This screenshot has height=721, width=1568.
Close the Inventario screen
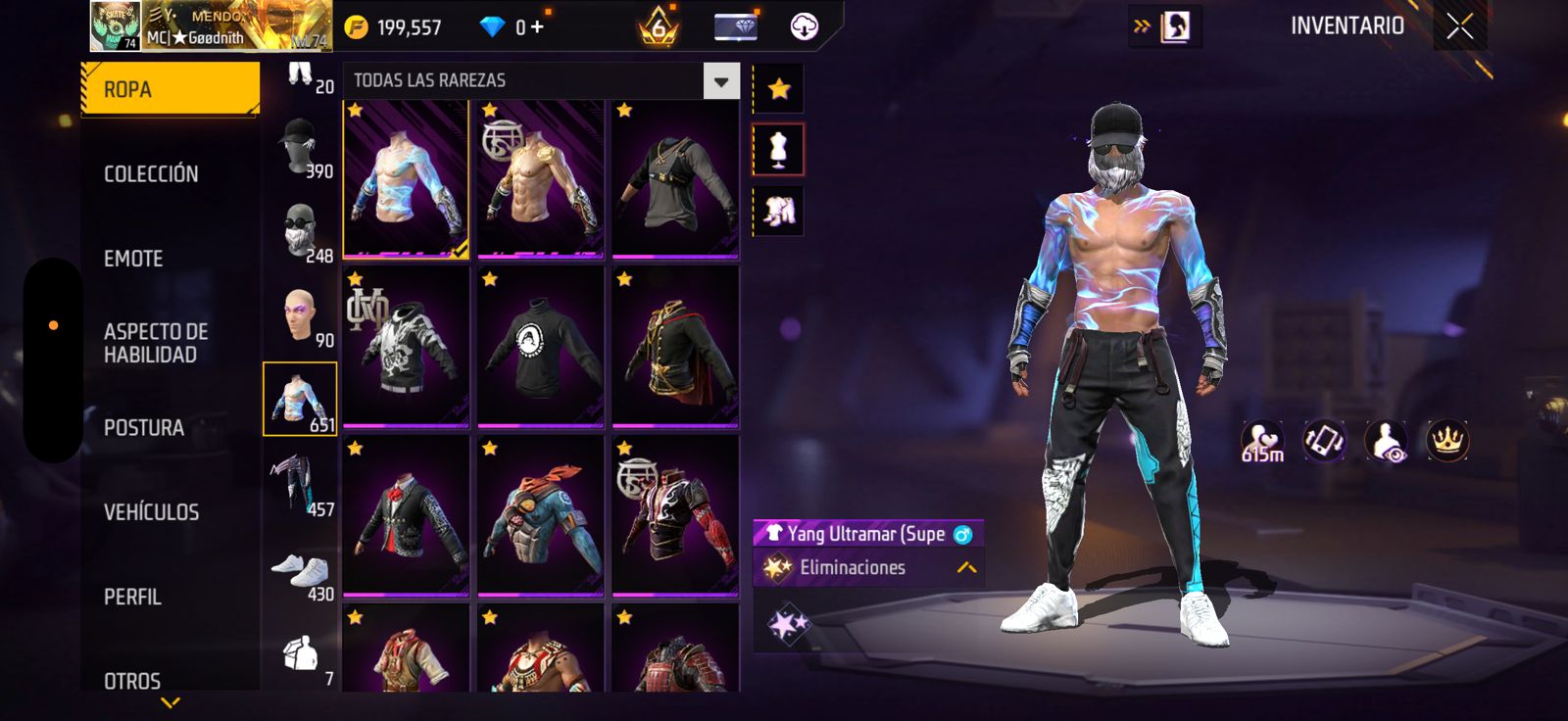tap(1459, 26)
